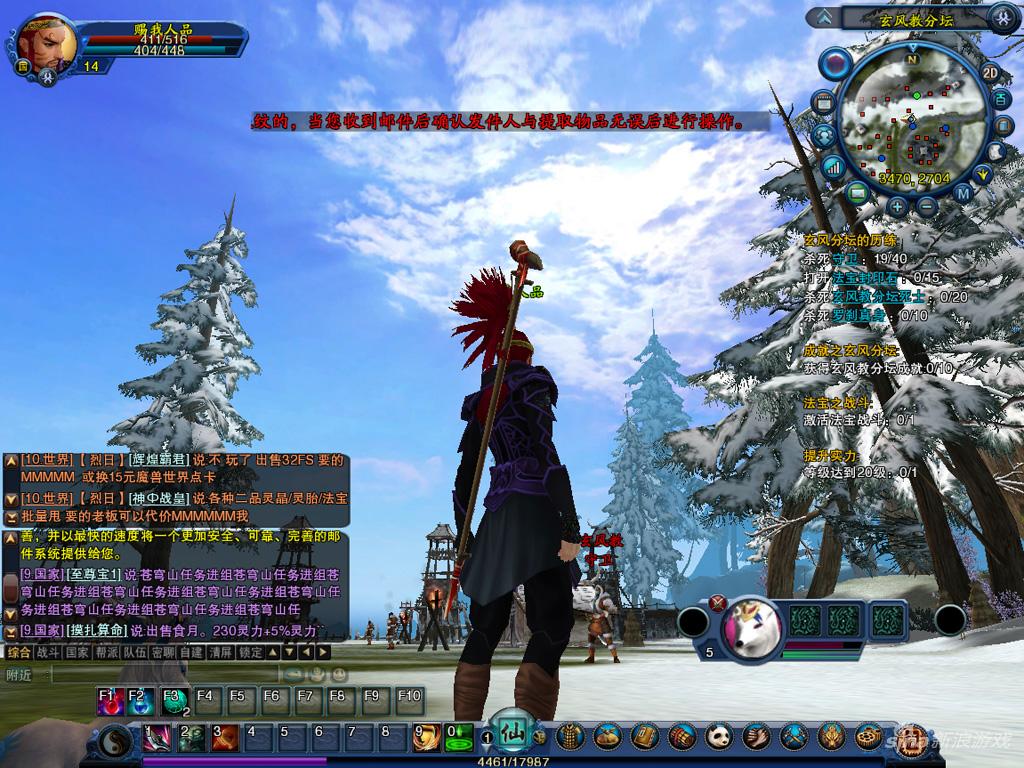The width and height of the screenshot is (1024, 768).
Task: Activate the skill in hotbar slot 1
Action: pos(156,738)
